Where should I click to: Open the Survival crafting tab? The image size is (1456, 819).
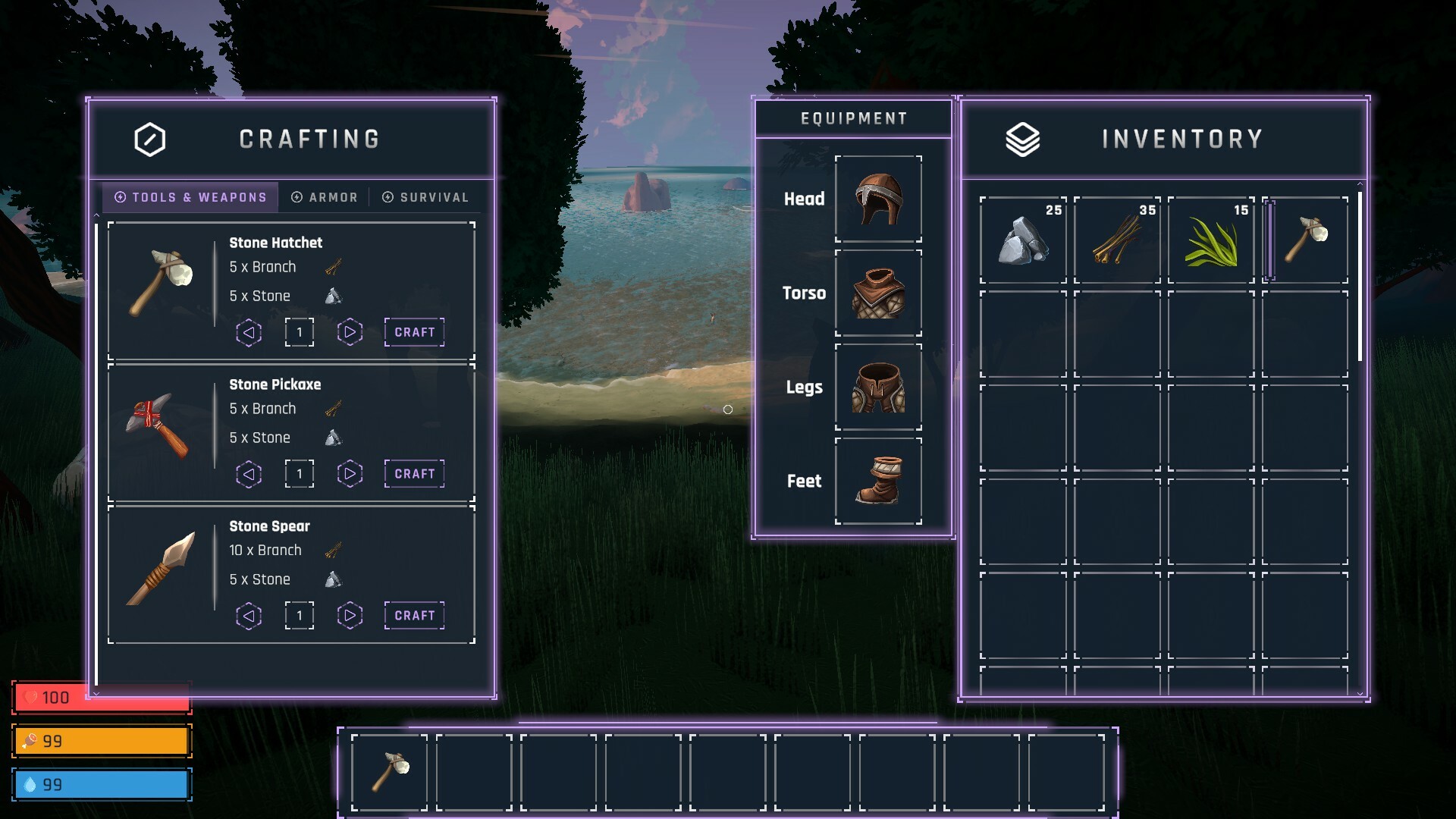(425, 197)
